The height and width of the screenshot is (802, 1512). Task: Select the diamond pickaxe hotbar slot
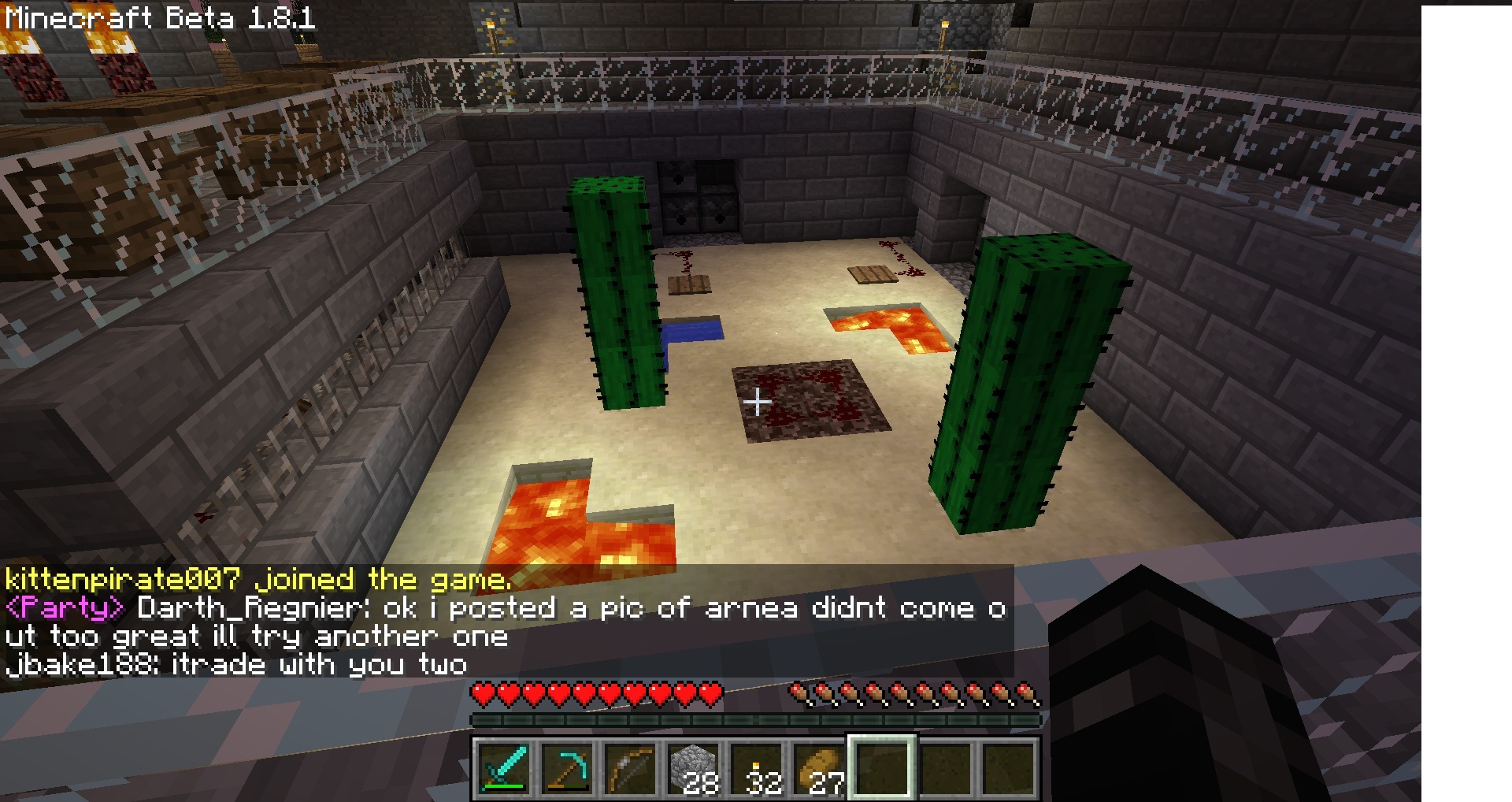tap(567, 768)
